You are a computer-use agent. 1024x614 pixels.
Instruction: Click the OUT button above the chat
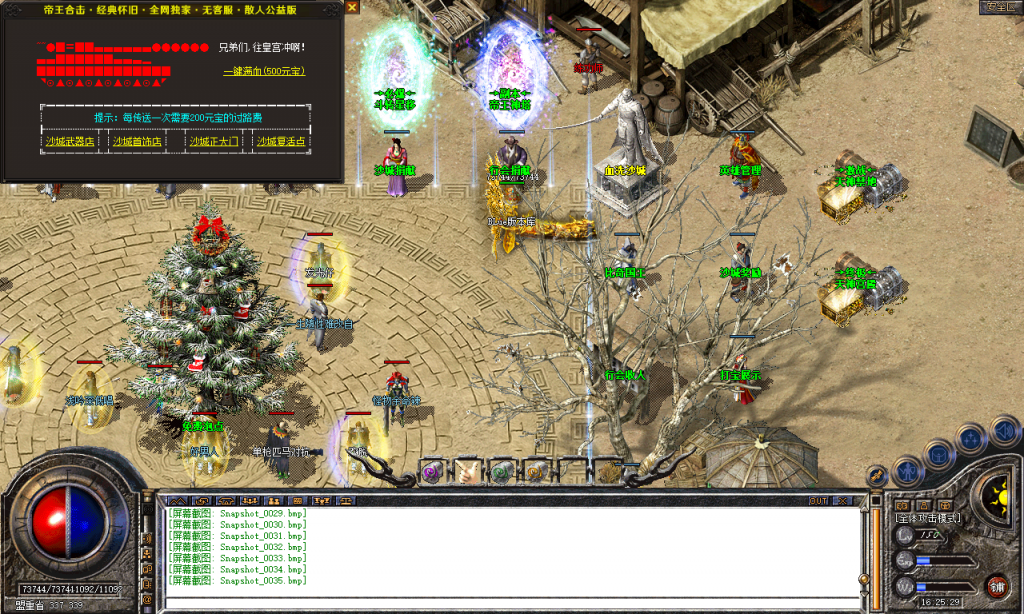[x=819, y=499]
